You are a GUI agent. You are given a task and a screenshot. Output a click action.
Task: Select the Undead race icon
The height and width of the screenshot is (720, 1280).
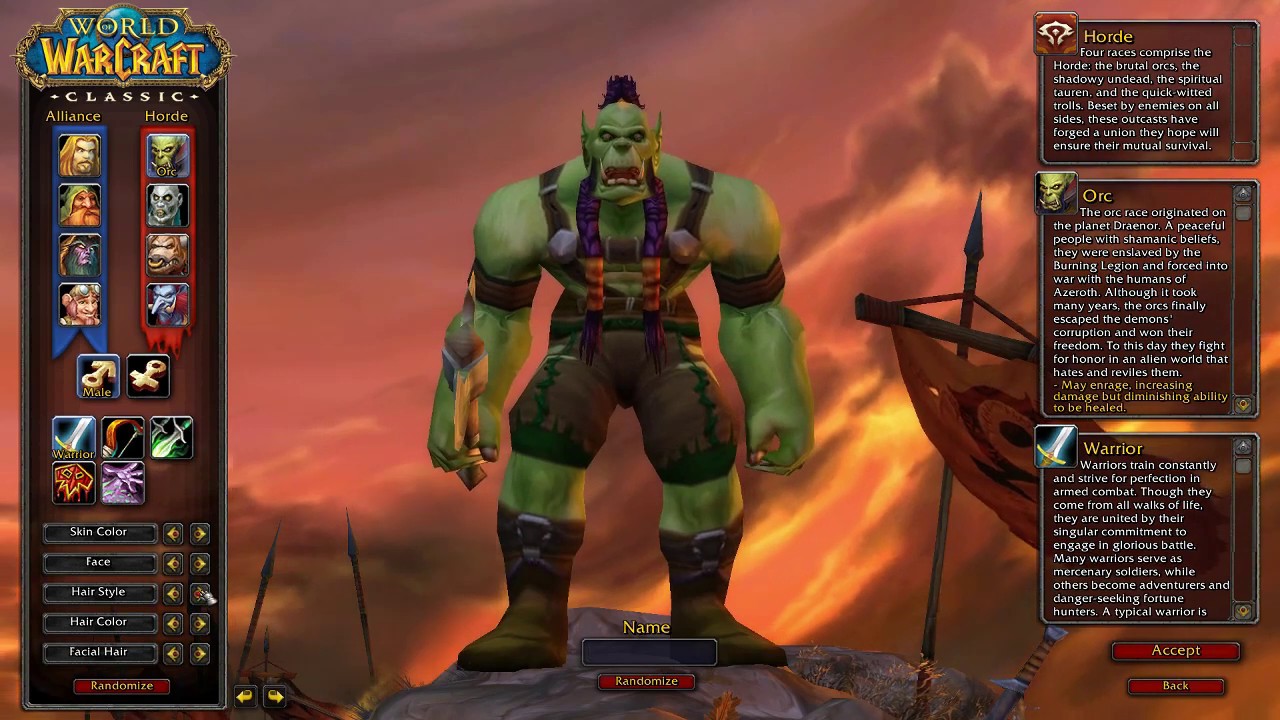[167, 205]
